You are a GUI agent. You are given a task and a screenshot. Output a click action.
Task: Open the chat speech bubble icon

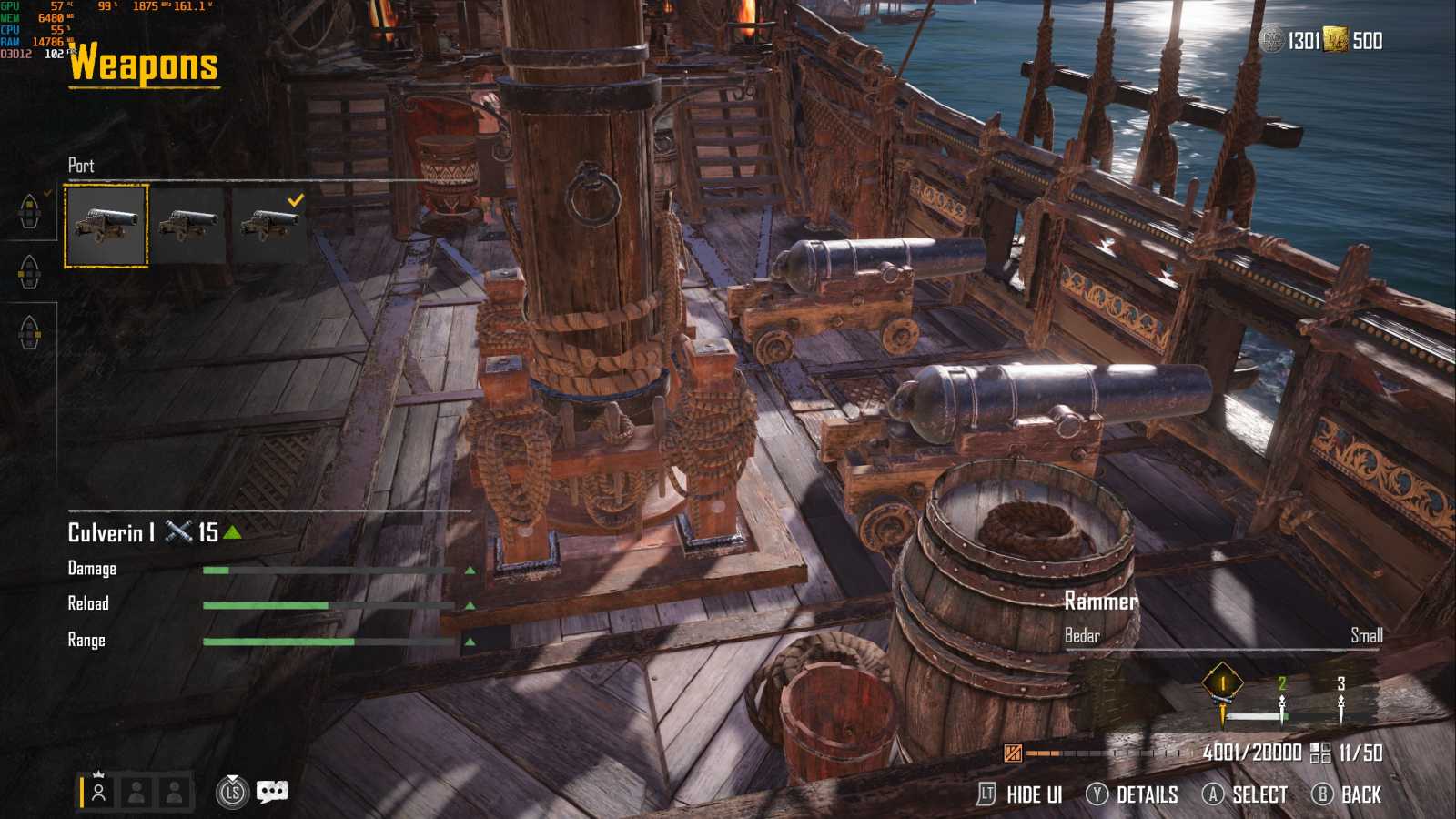[272, 792]
